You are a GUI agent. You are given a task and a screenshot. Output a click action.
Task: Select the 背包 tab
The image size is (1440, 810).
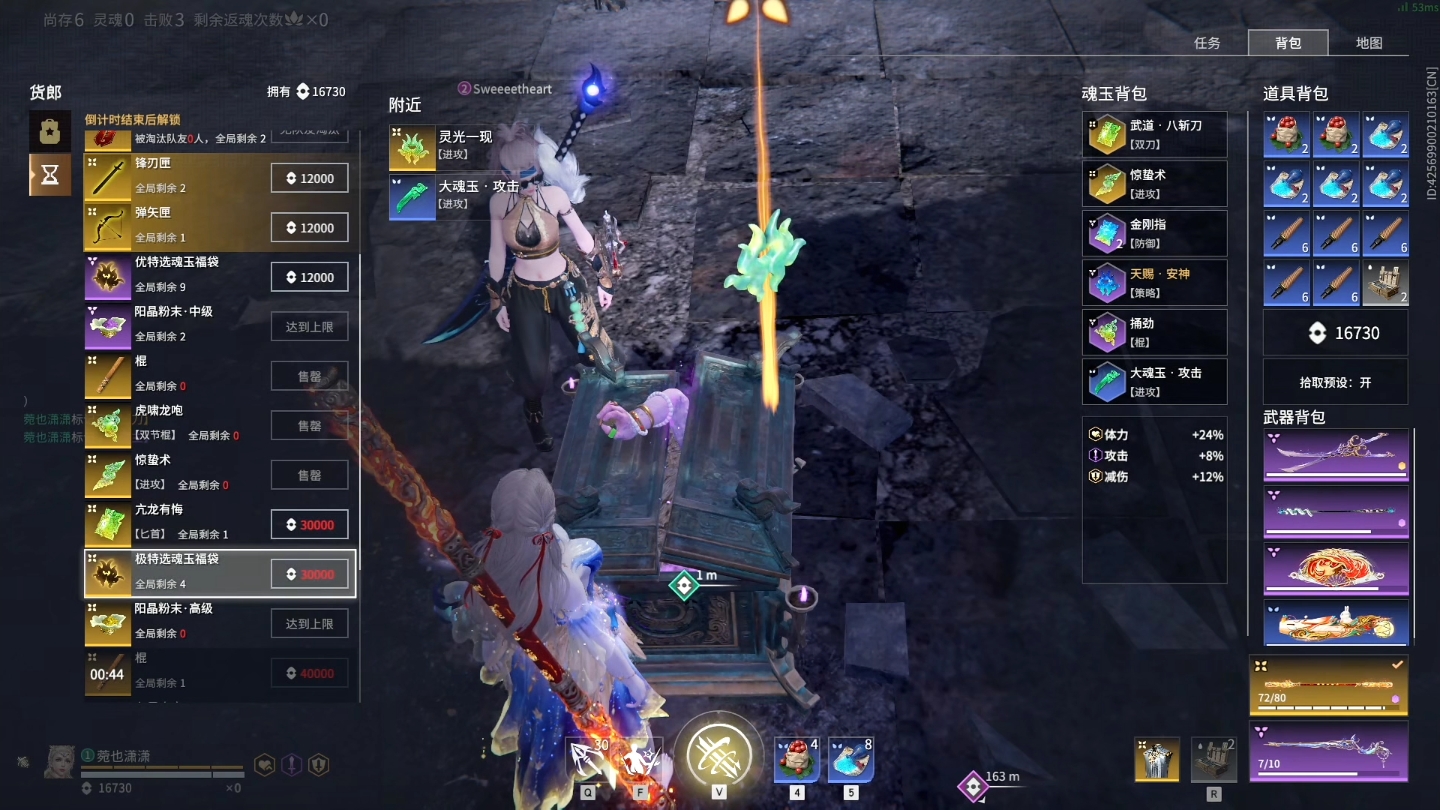pos(1288,43)
